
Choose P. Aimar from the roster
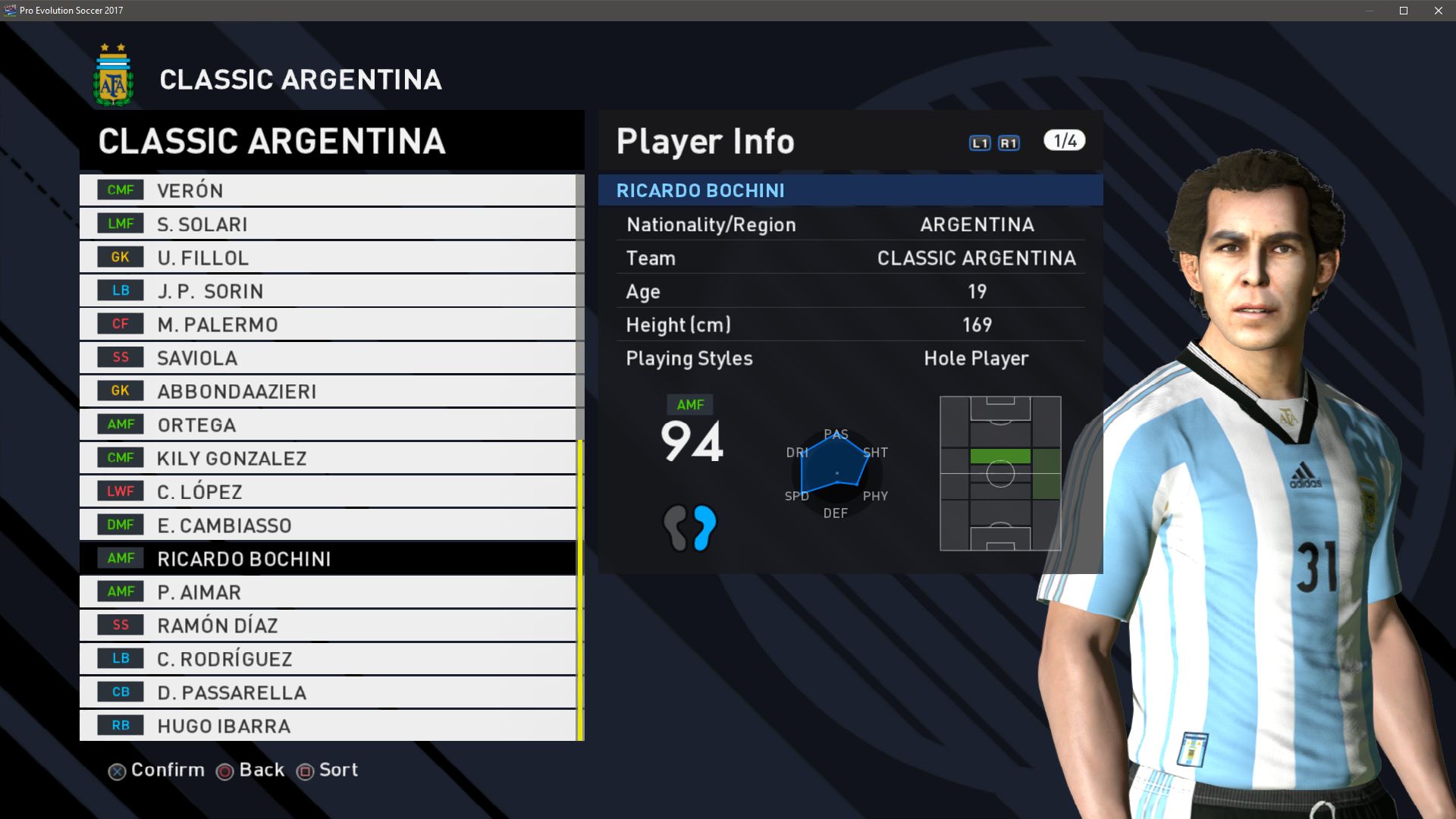(328, 591)
